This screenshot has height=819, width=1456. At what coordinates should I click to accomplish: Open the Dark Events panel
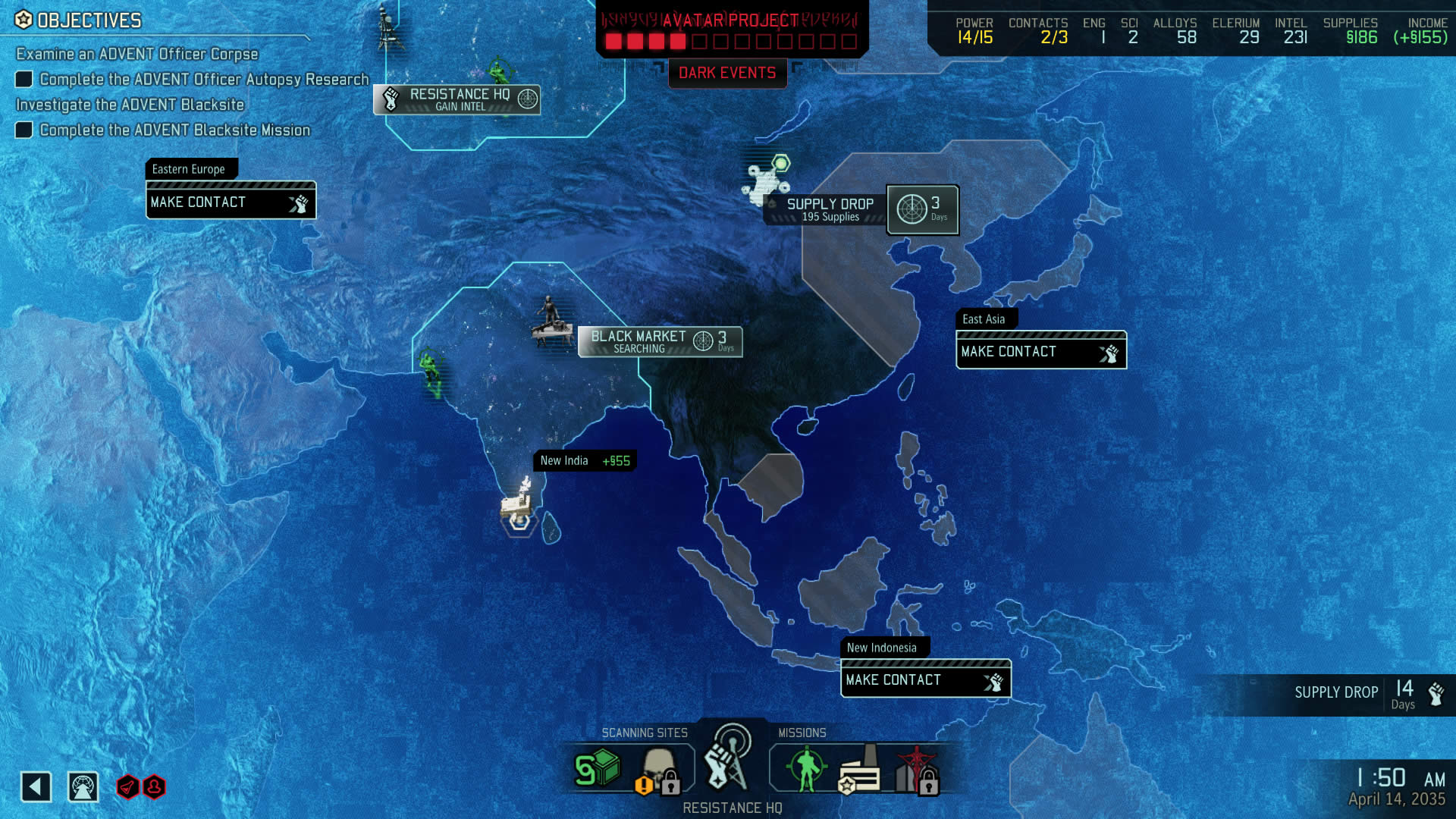(726, 74)
